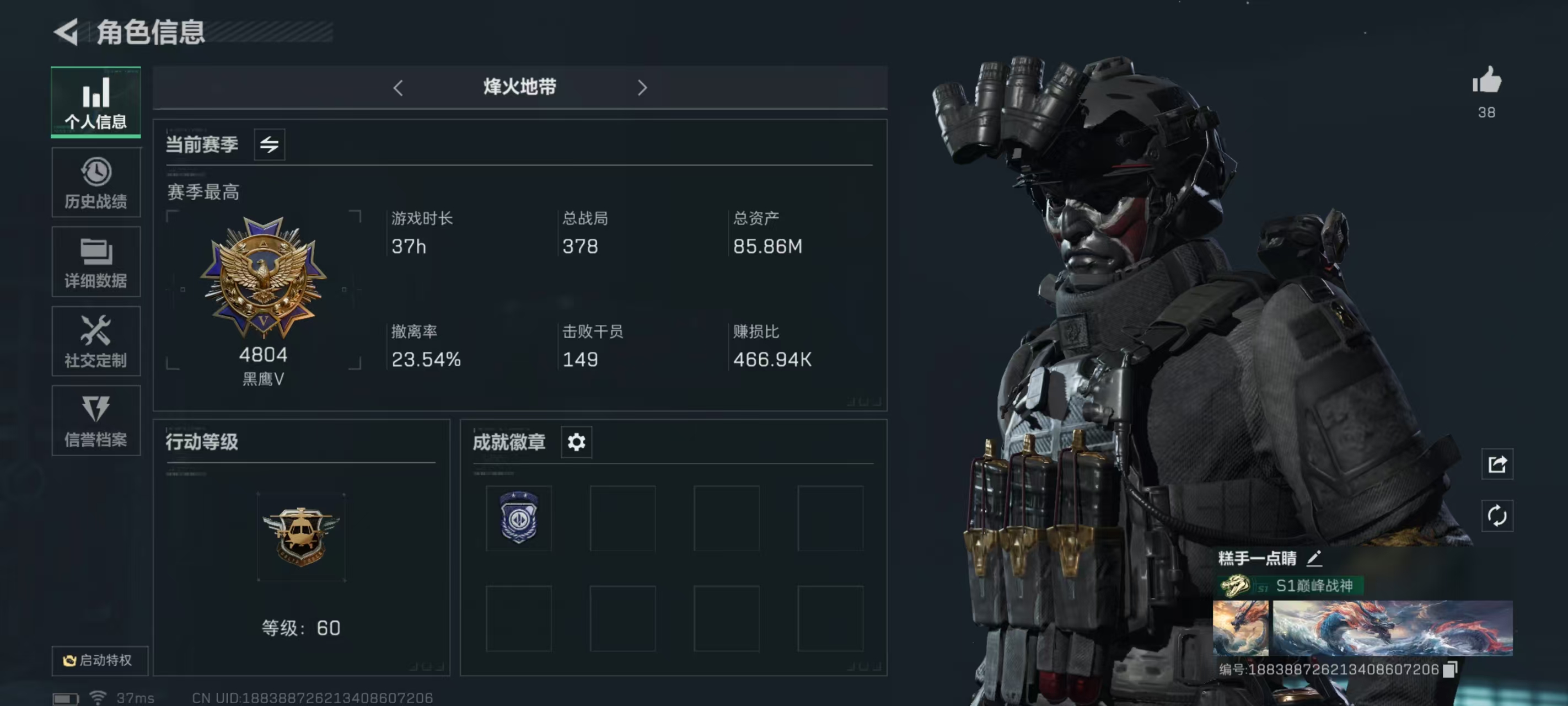Go back from the 角色信息 screen

pos(66,31)
